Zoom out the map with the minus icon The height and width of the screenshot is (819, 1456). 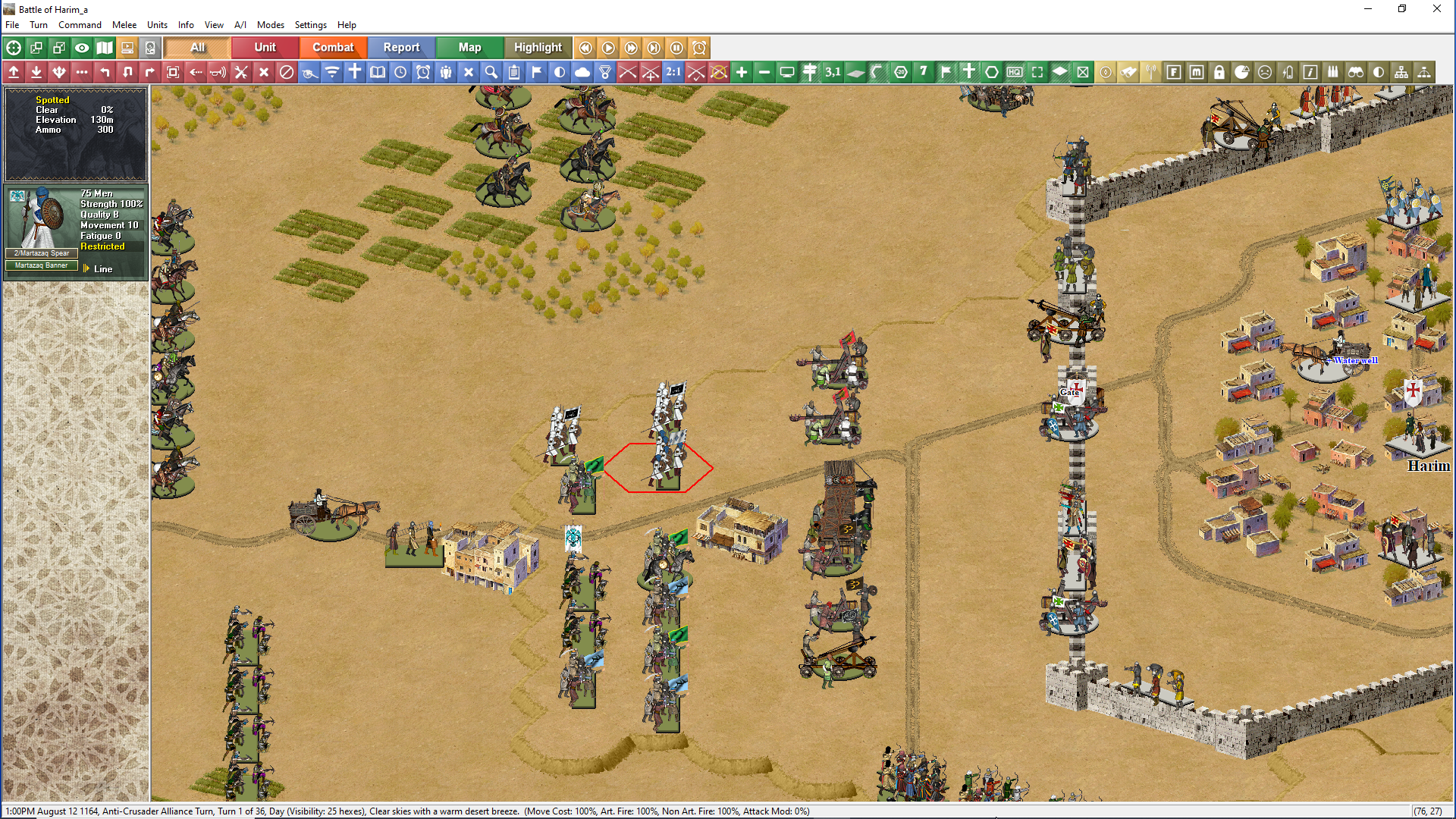[764, 72]
